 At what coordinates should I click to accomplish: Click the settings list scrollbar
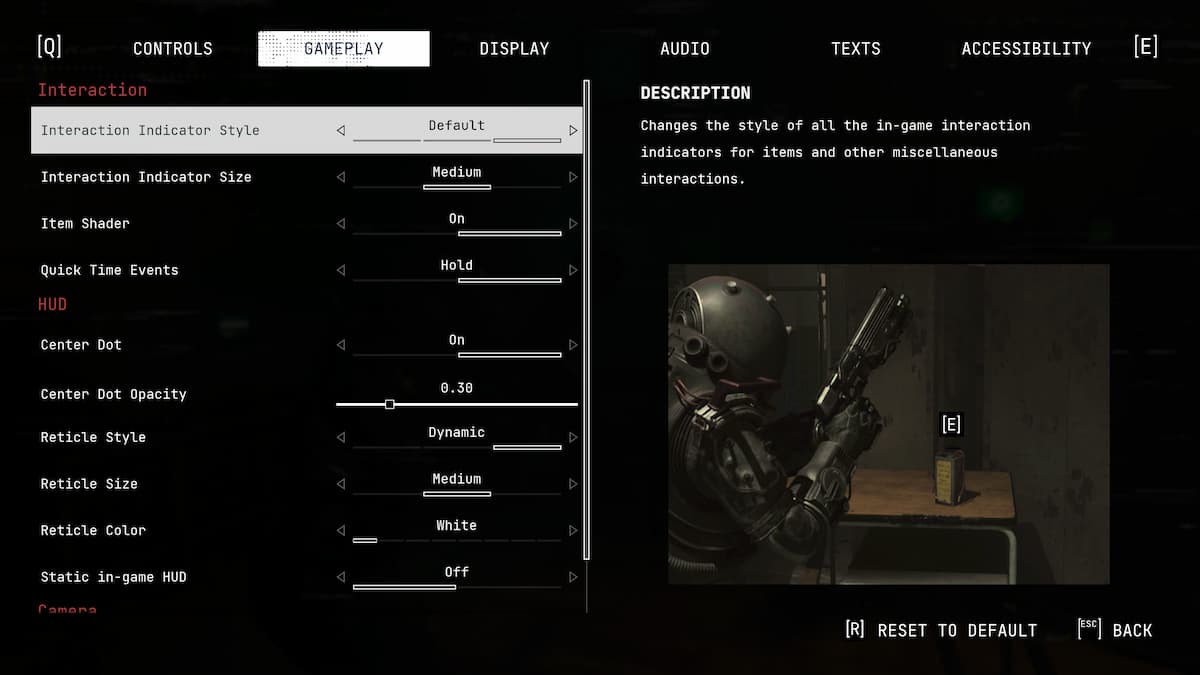coord(587,320)
